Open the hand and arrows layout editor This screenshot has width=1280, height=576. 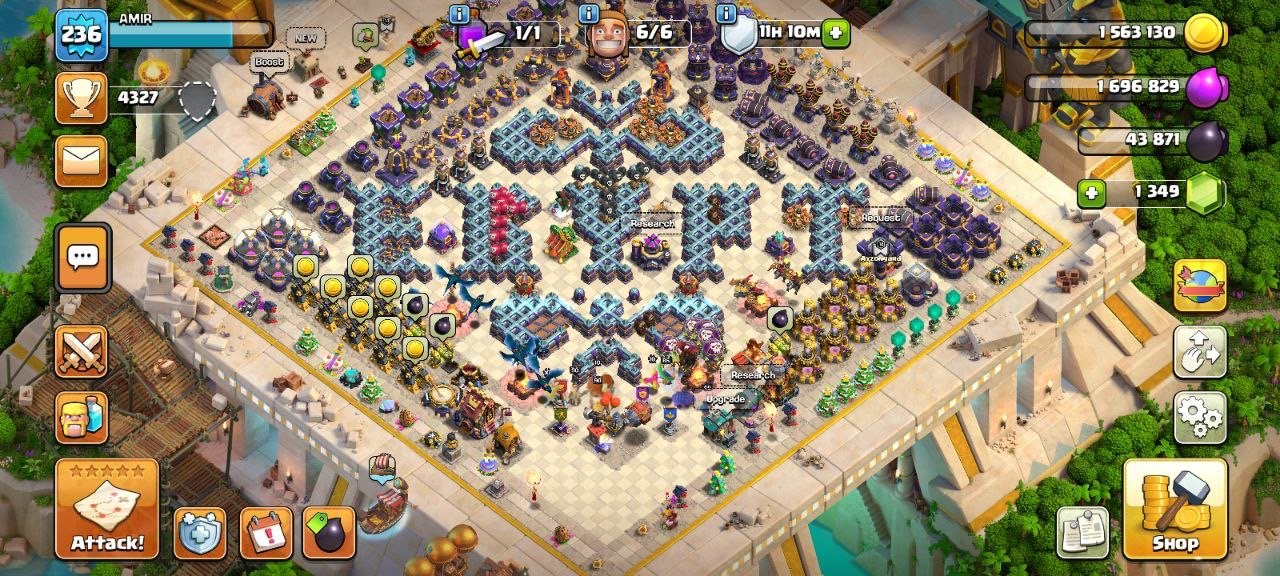click(x=1200, y=352)
